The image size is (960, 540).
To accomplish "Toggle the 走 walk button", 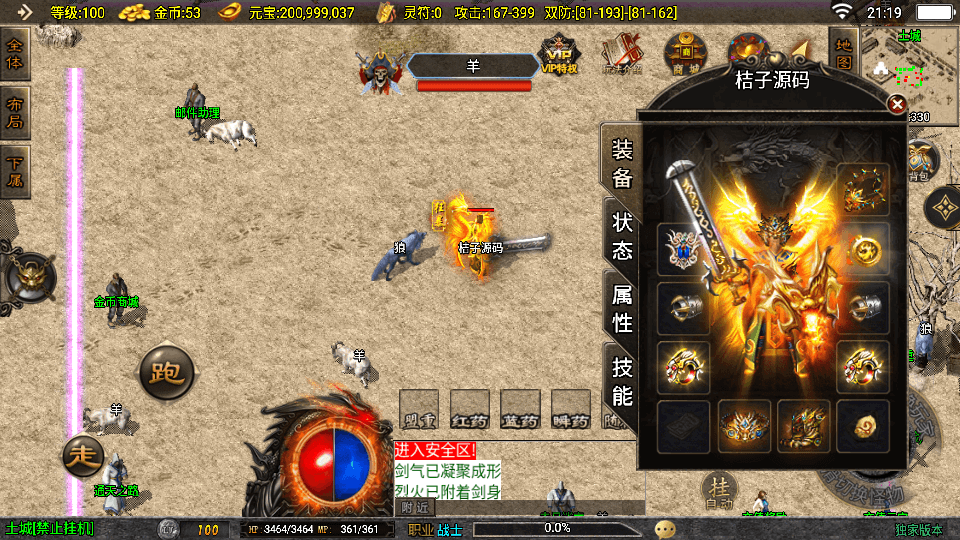I will coord(84,456).
